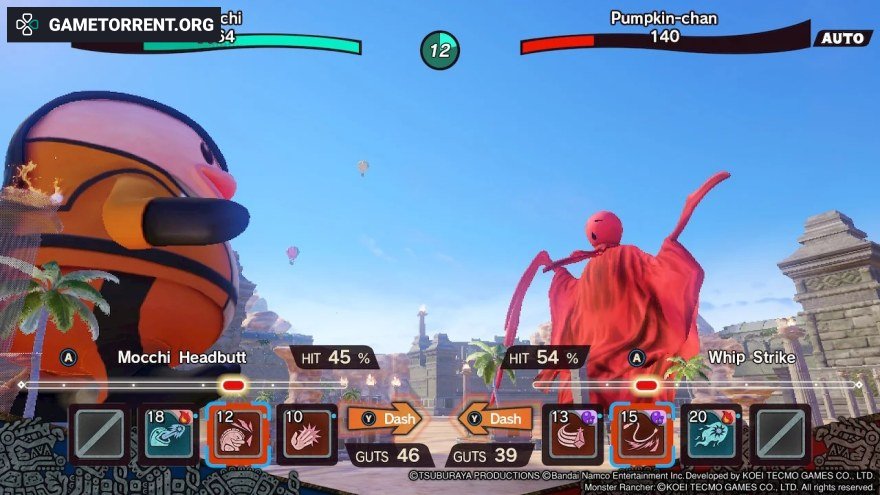880x495 pixels.
Task: Click the left-pointing Dash arrow button
Action: [495, 419]
